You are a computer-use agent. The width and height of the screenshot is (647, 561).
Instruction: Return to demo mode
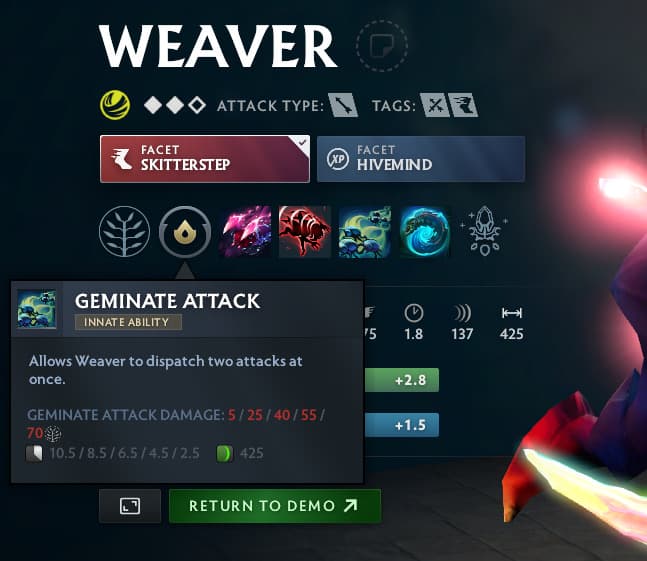(274, 506)
